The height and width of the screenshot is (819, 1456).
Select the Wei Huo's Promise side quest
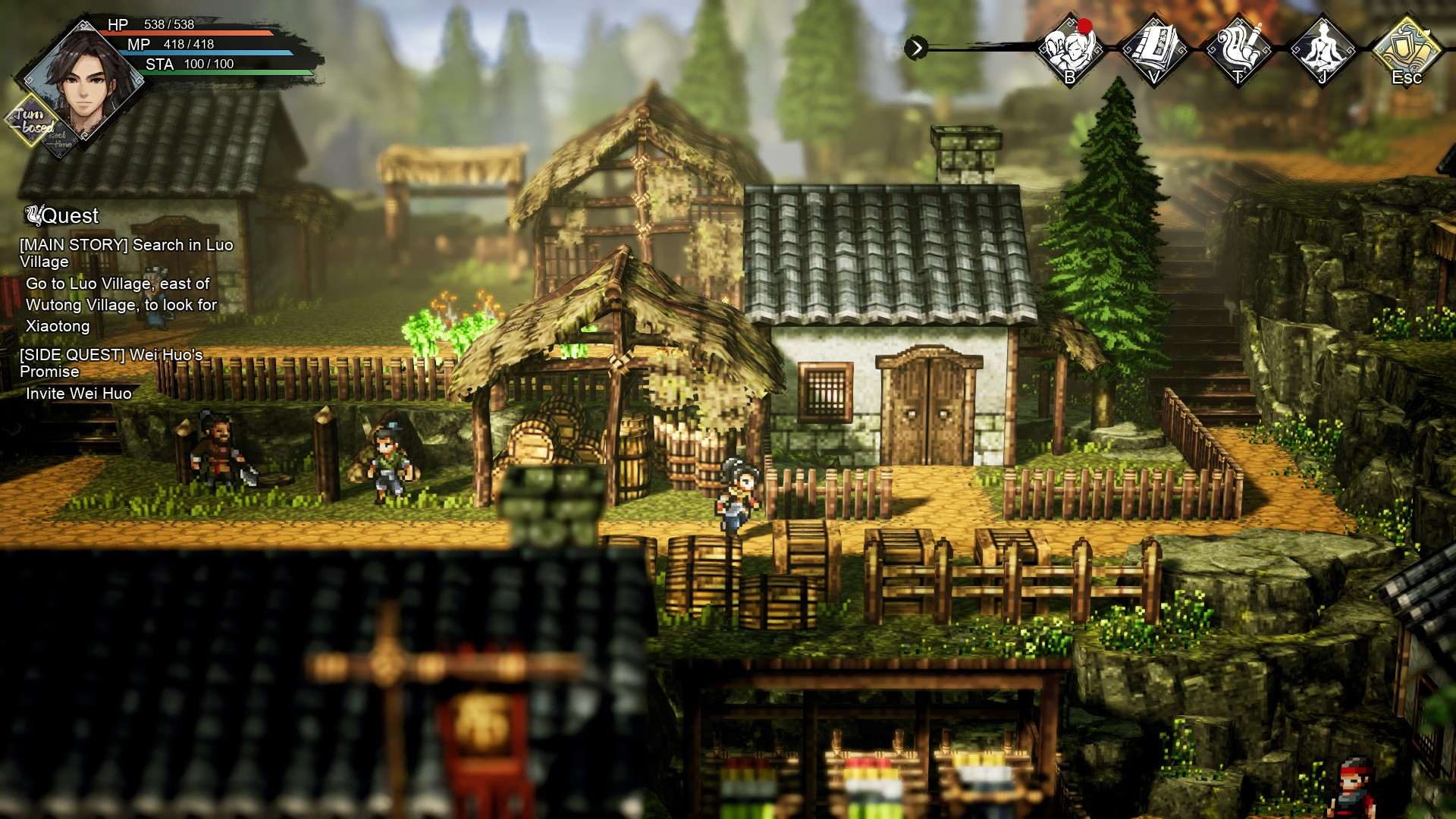pyautogui.click(x=111, y=363)
